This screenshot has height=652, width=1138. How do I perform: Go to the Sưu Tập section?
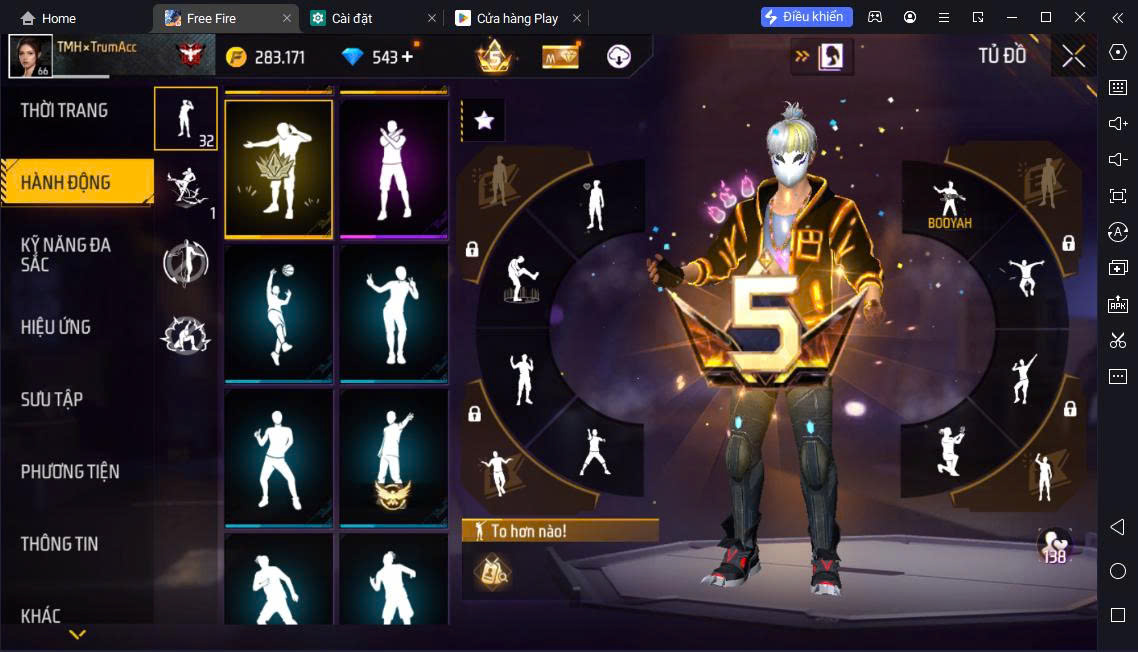(52, 399)
